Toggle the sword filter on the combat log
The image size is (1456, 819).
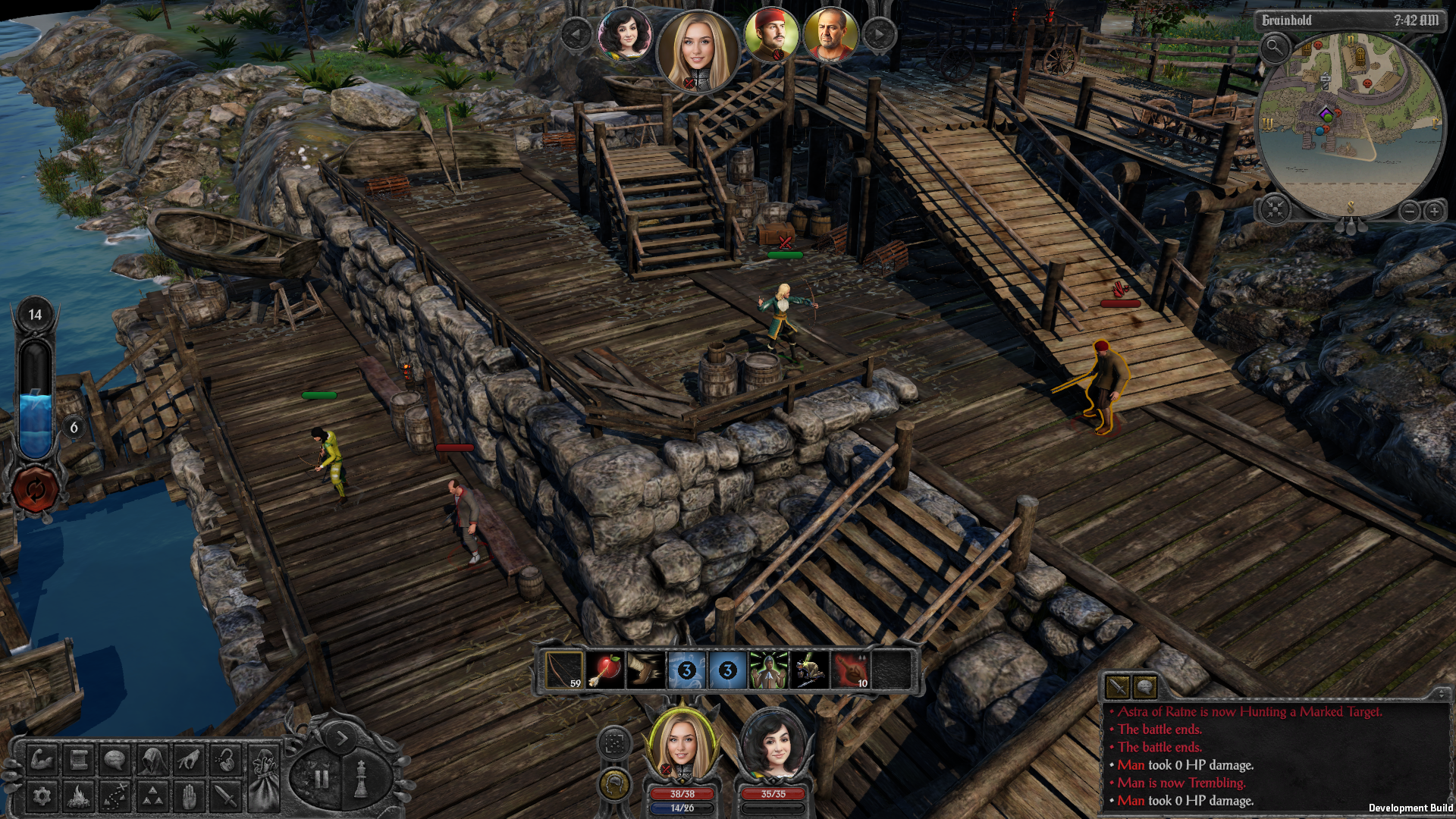point(1118,686)
